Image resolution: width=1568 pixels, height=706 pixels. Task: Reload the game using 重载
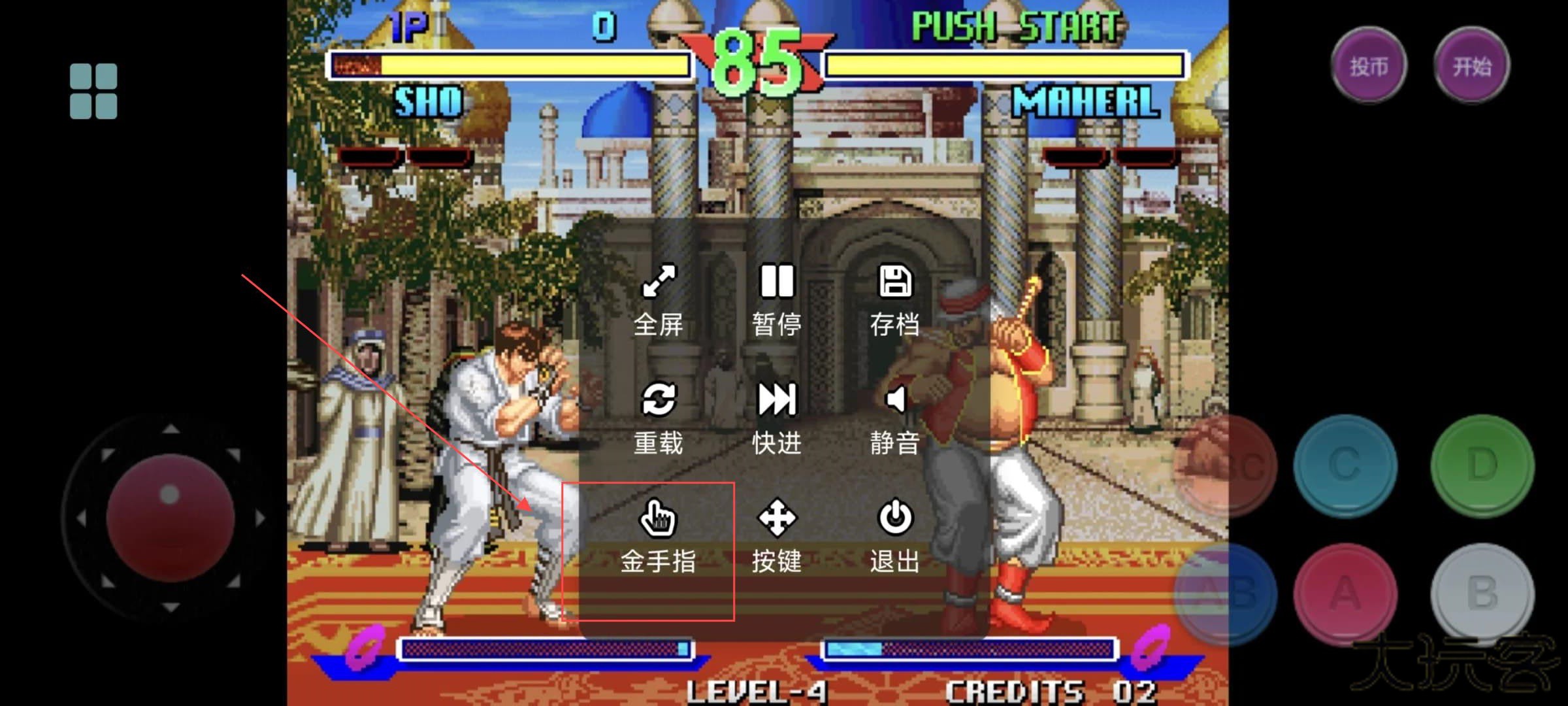pos(659,418)
